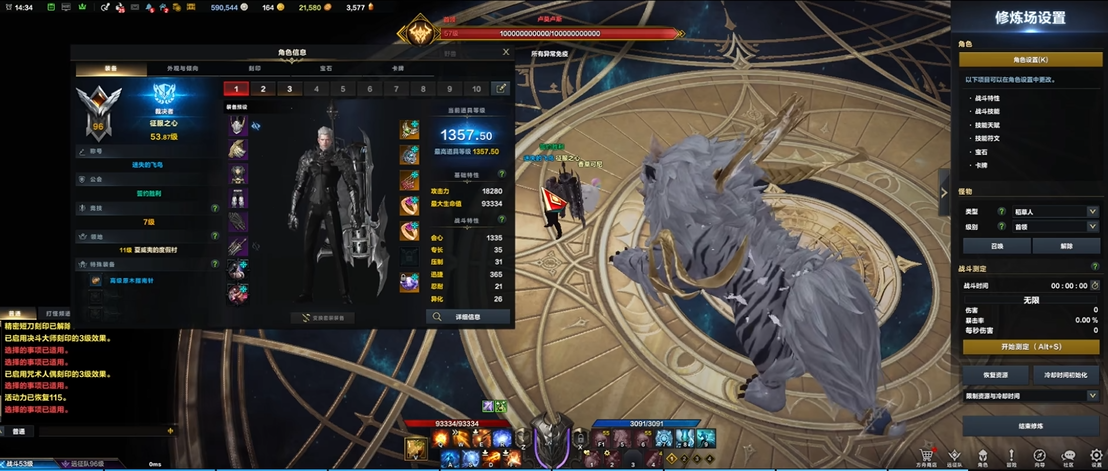Click the preset edit pencil button
Screen dimensions: 1108x471
coord(502,89)
